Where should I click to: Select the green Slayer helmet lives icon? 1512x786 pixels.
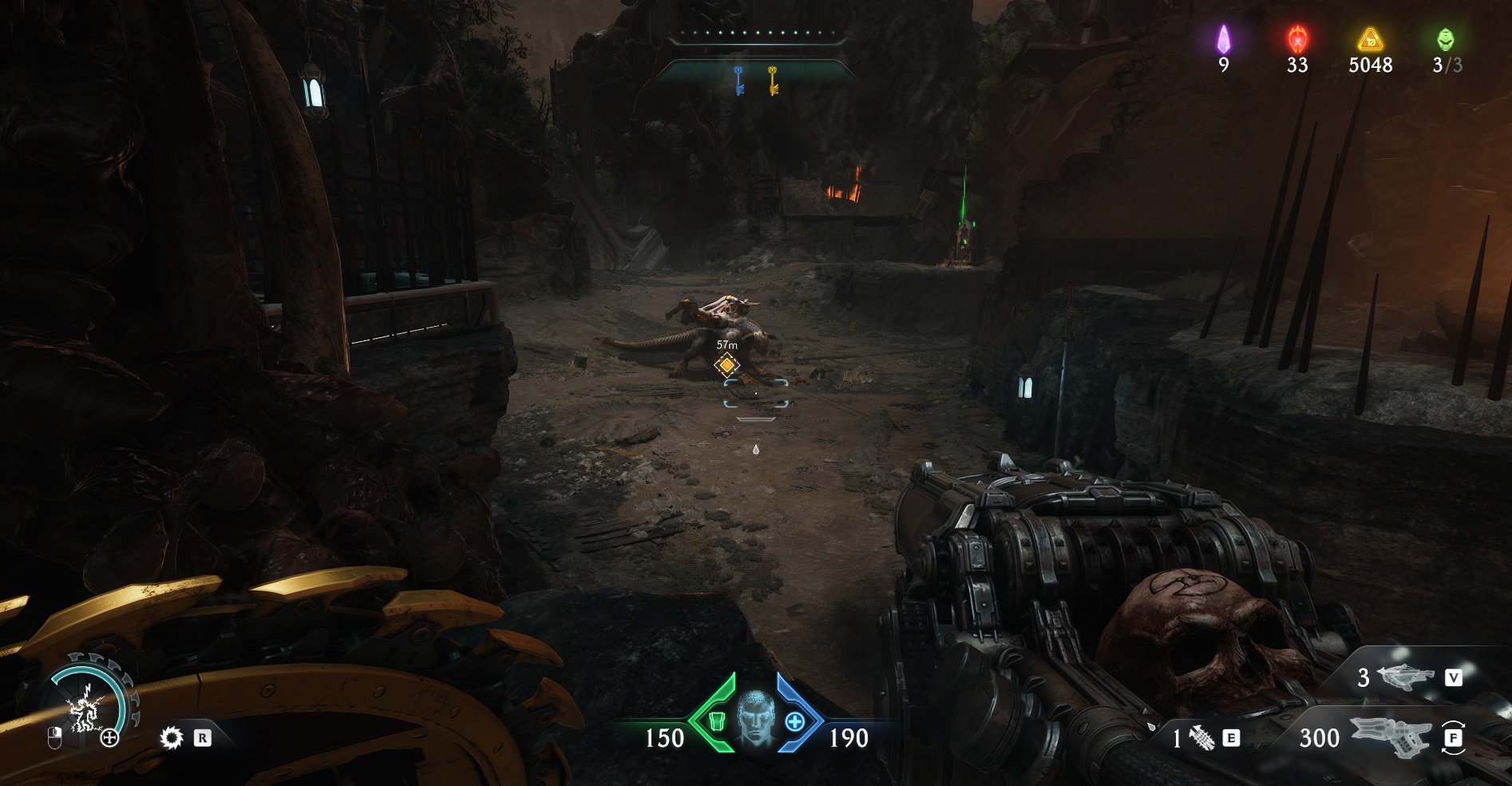(1446, 38)
